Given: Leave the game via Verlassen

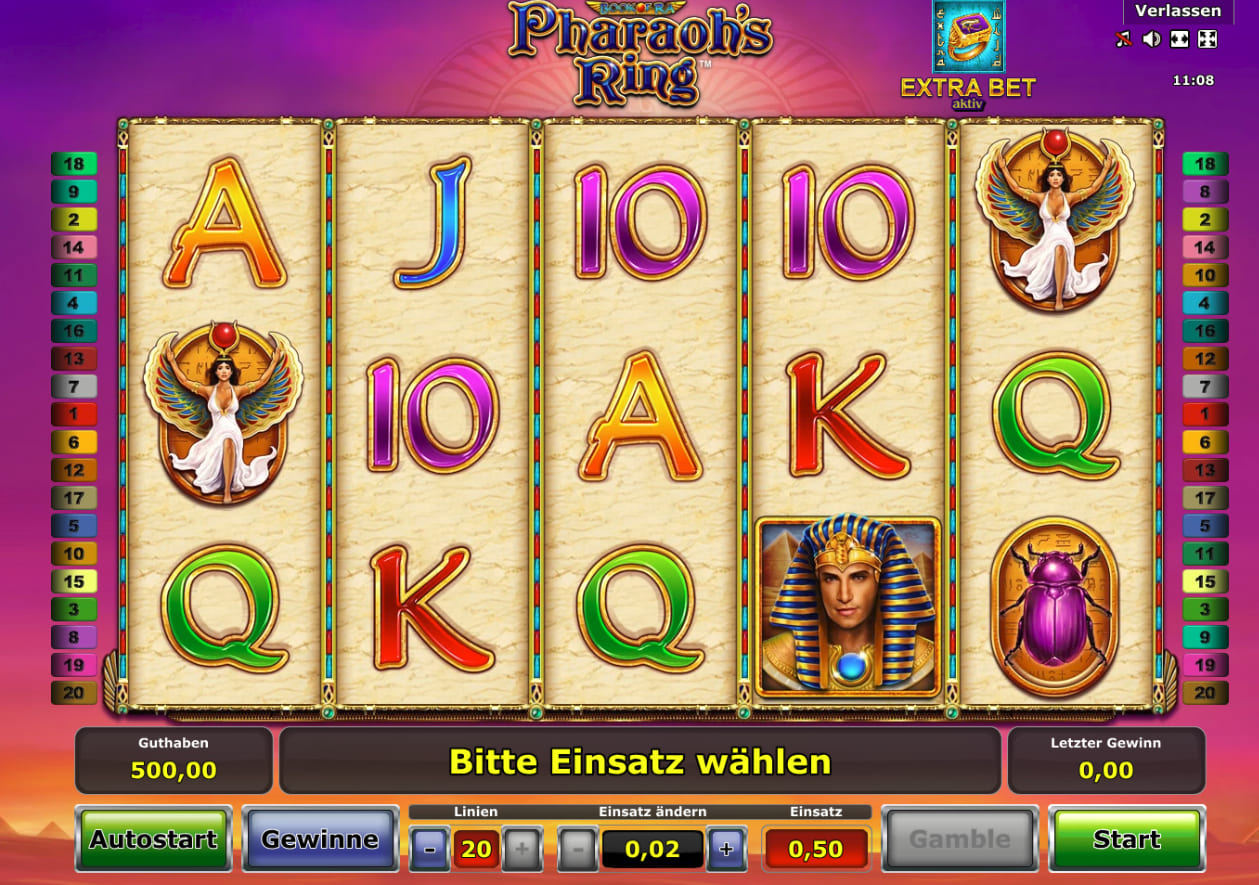Looking at the screenshot, I should [1178, 11].
